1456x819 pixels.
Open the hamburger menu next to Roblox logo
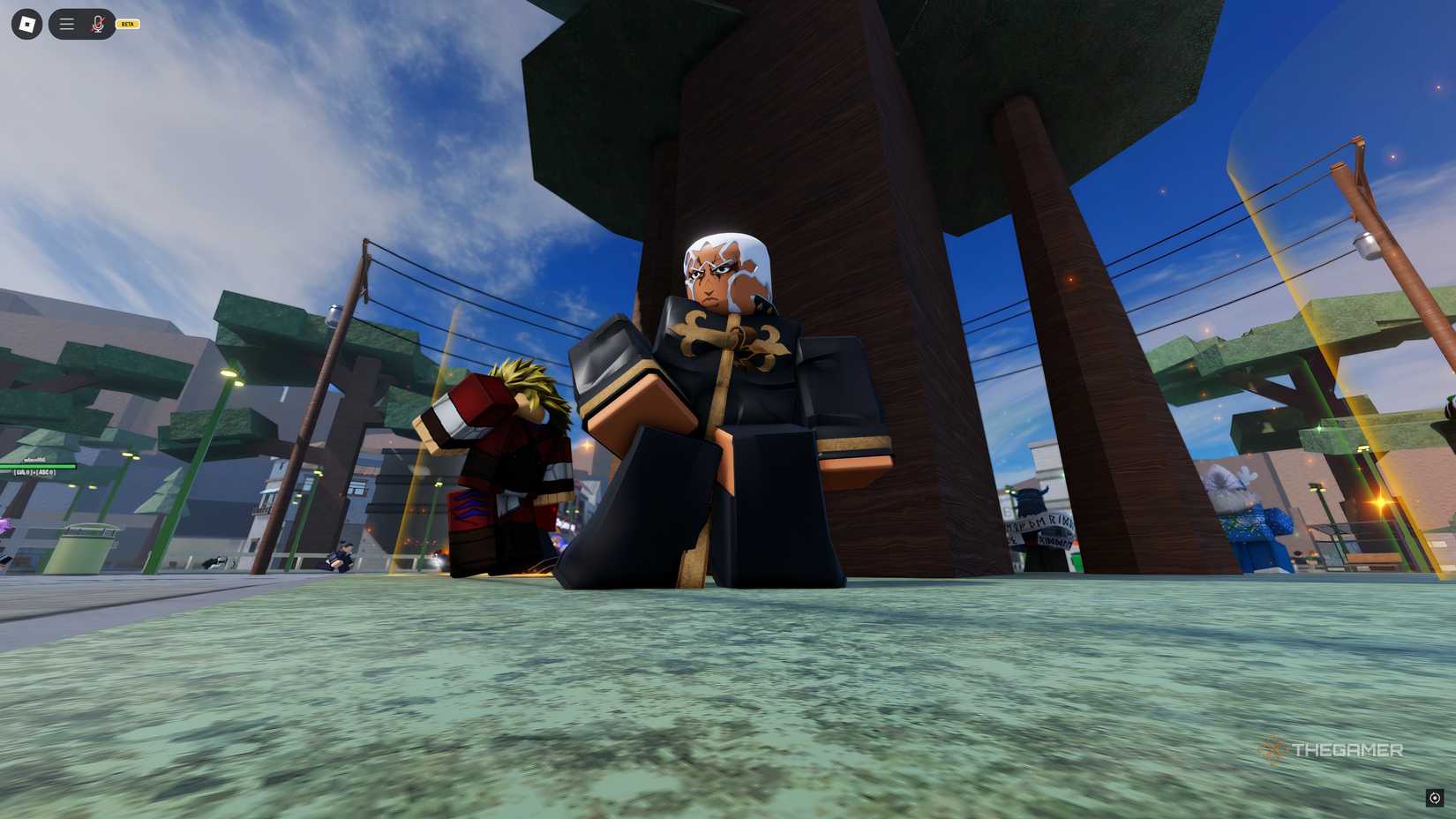pos(66,24)
